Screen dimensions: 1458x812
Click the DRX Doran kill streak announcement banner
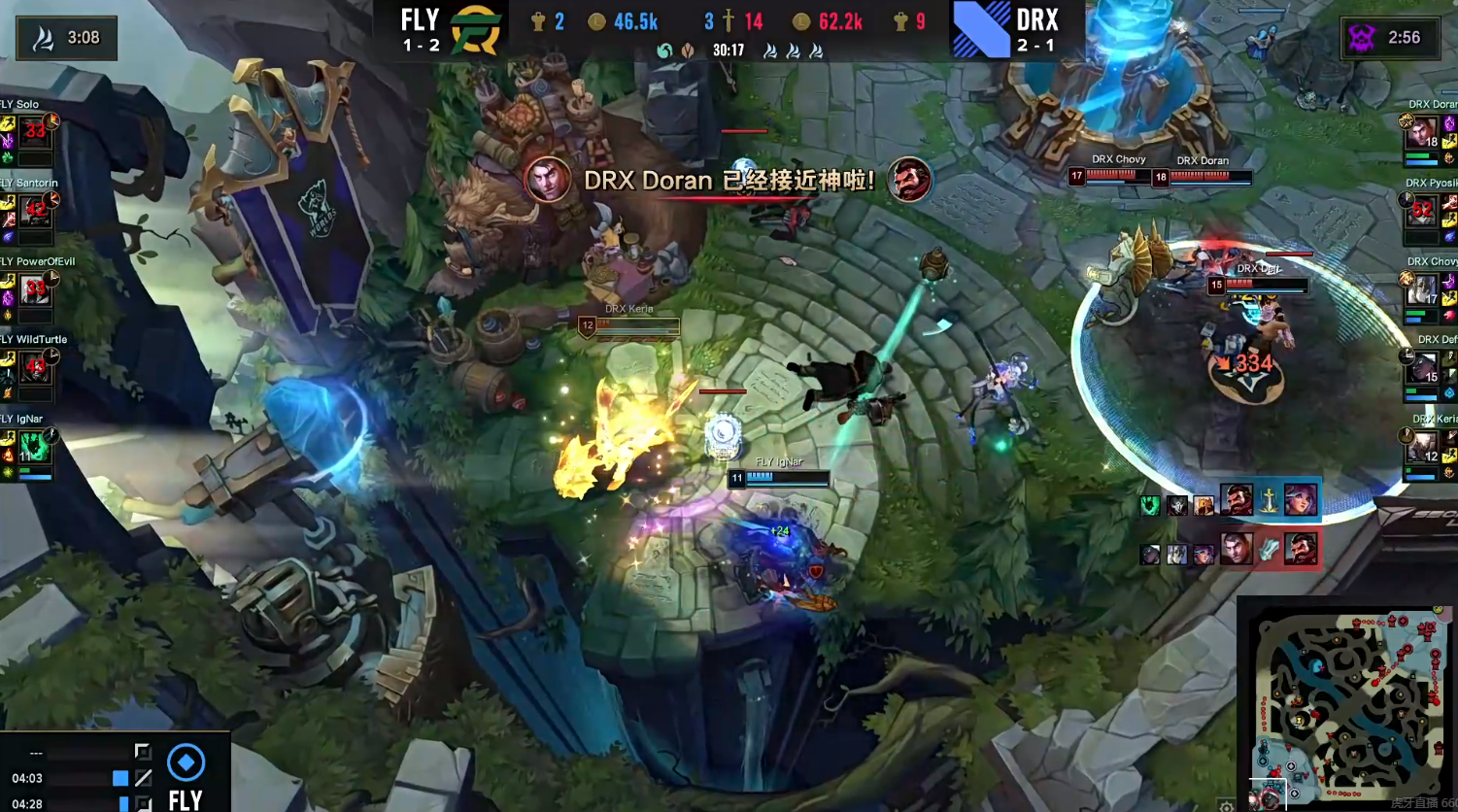[x=729, y=181]
